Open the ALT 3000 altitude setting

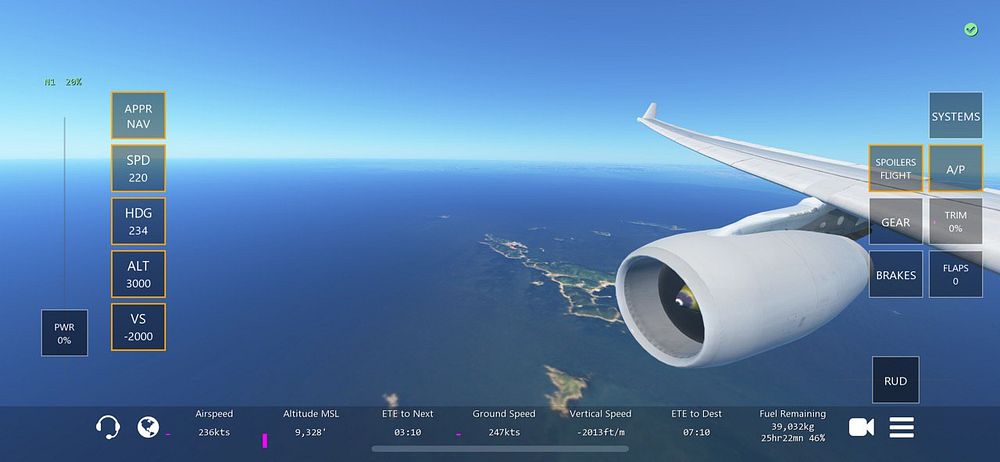click(138, 274)
